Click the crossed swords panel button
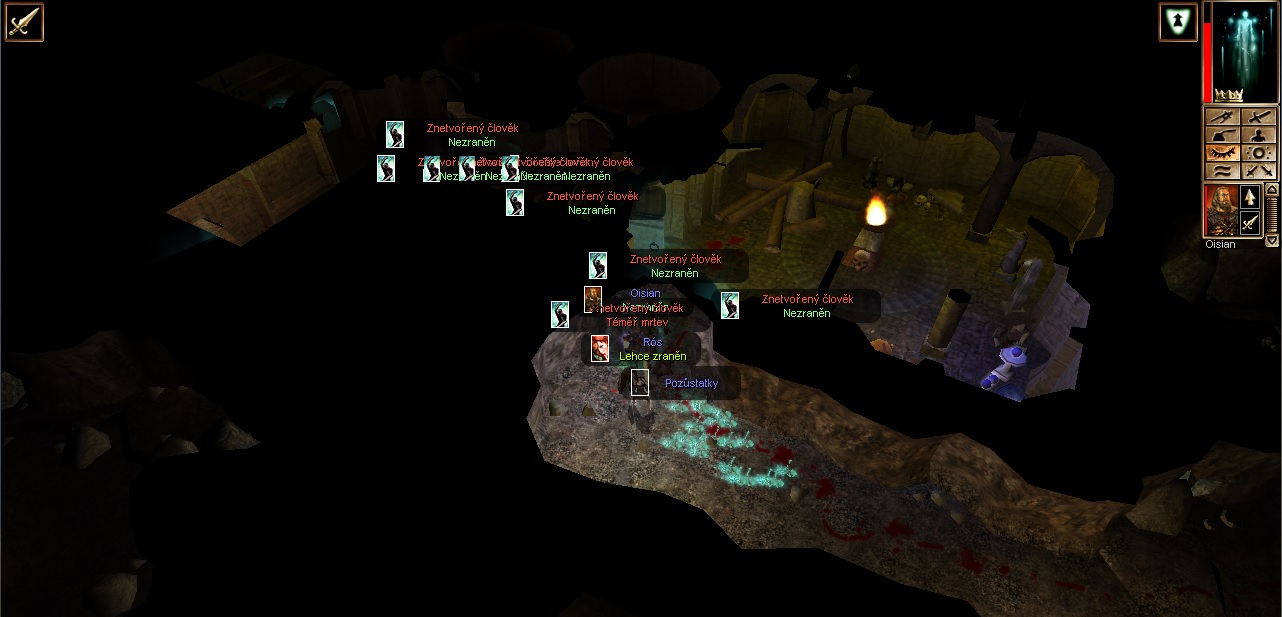 click(x=1258, y=171)
